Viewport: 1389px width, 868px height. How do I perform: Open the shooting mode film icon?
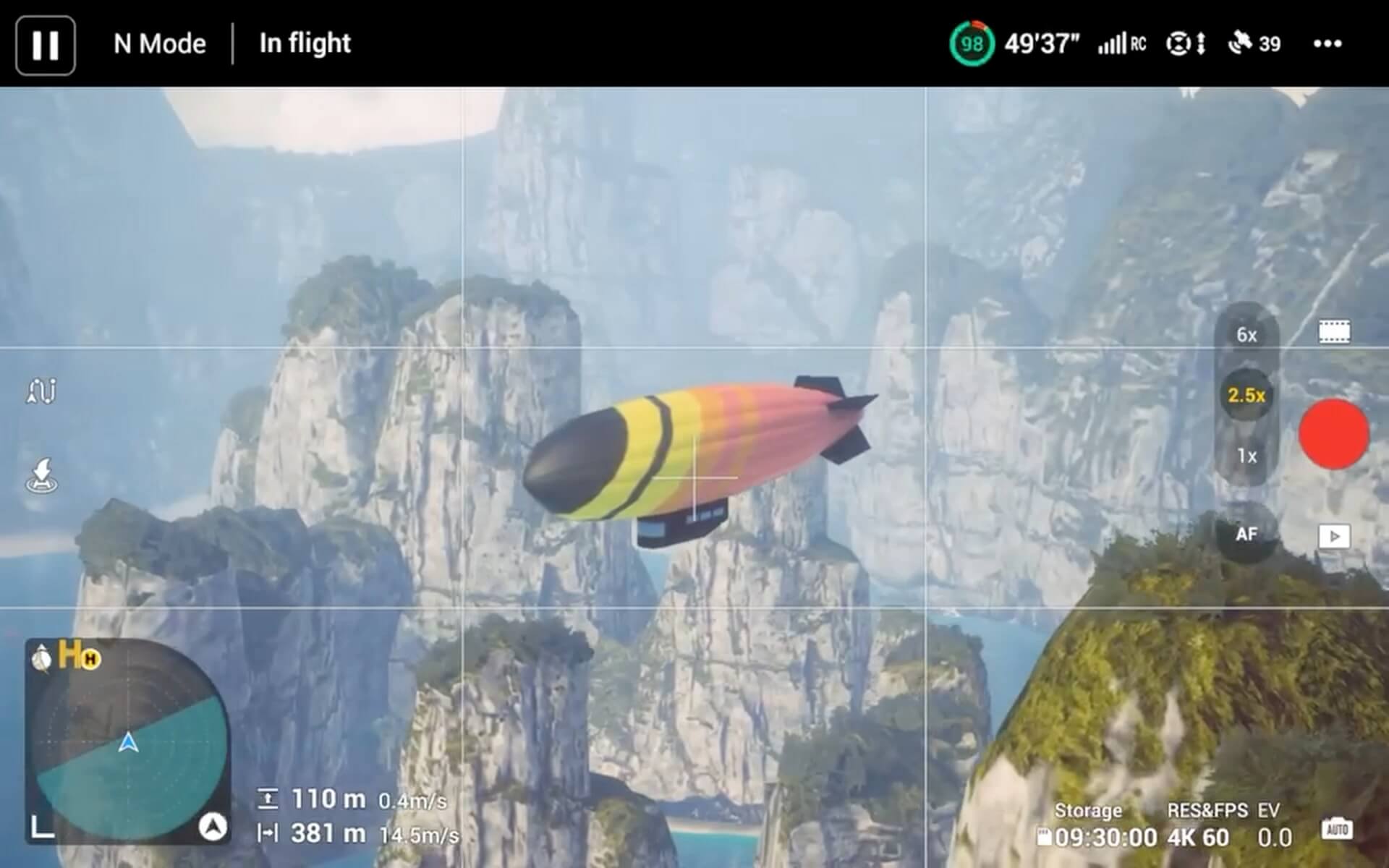pyautogui.click(x=1334, y=332)
